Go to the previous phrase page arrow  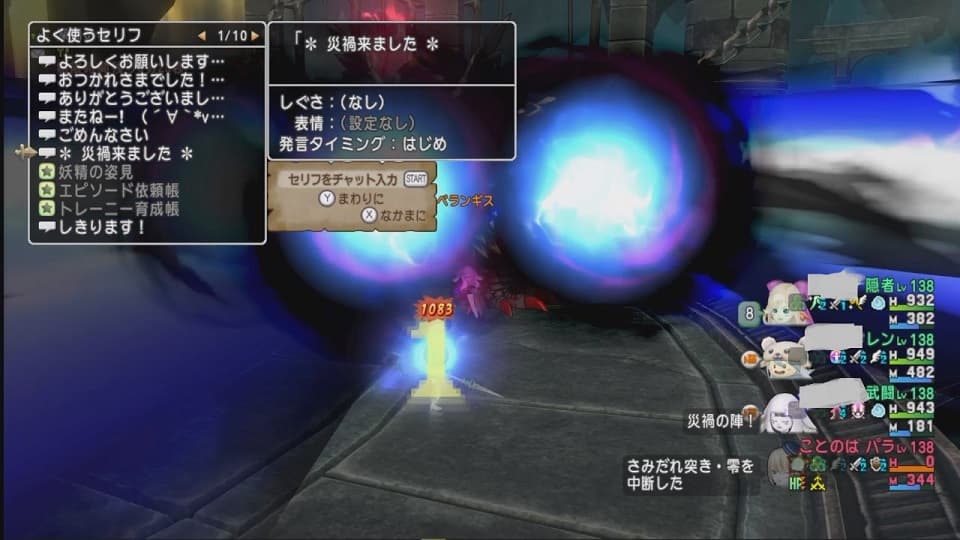[x=201, y=35]
